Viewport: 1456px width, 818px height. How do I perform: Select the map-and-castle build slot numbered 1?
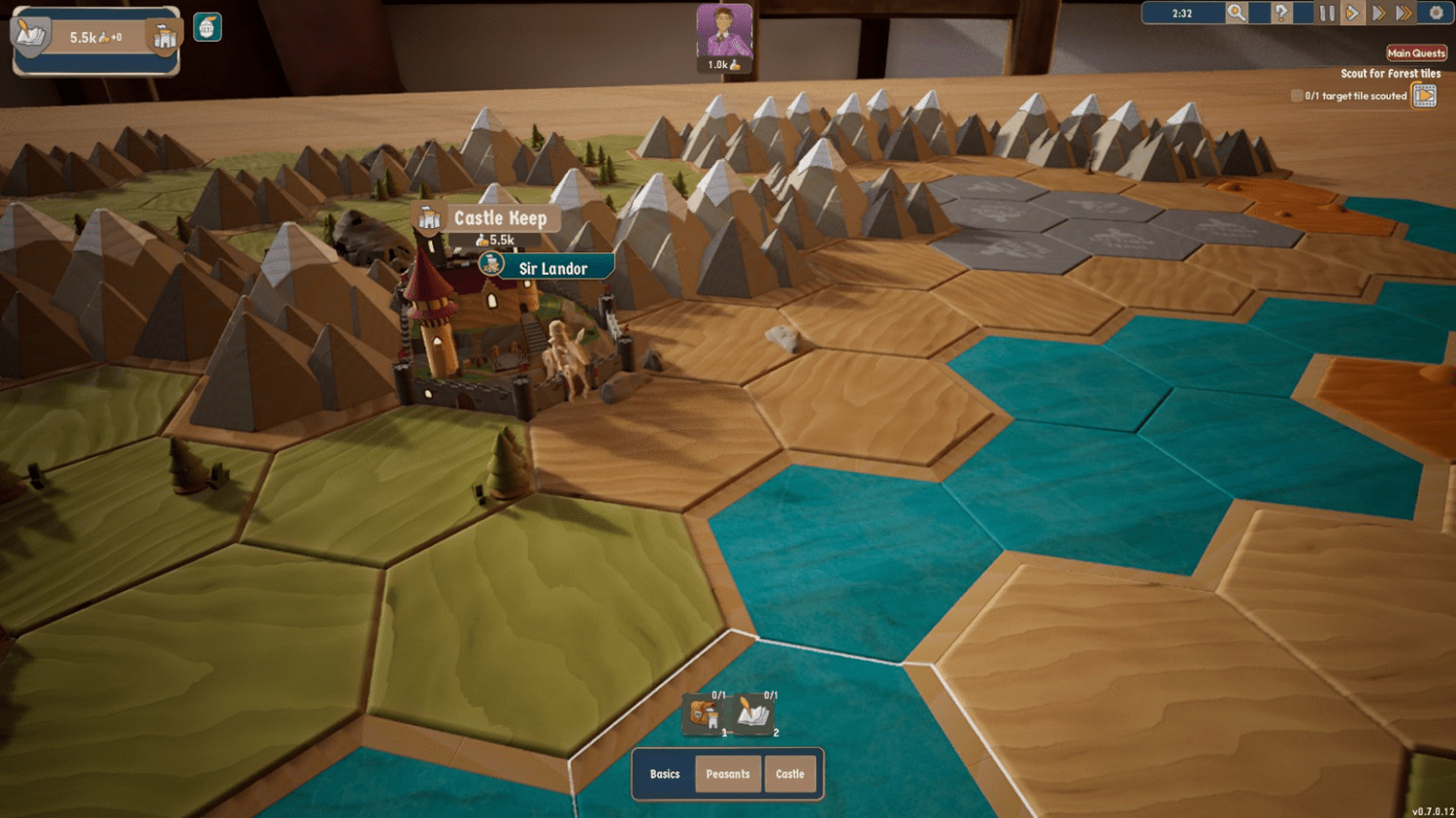(705, 716)
